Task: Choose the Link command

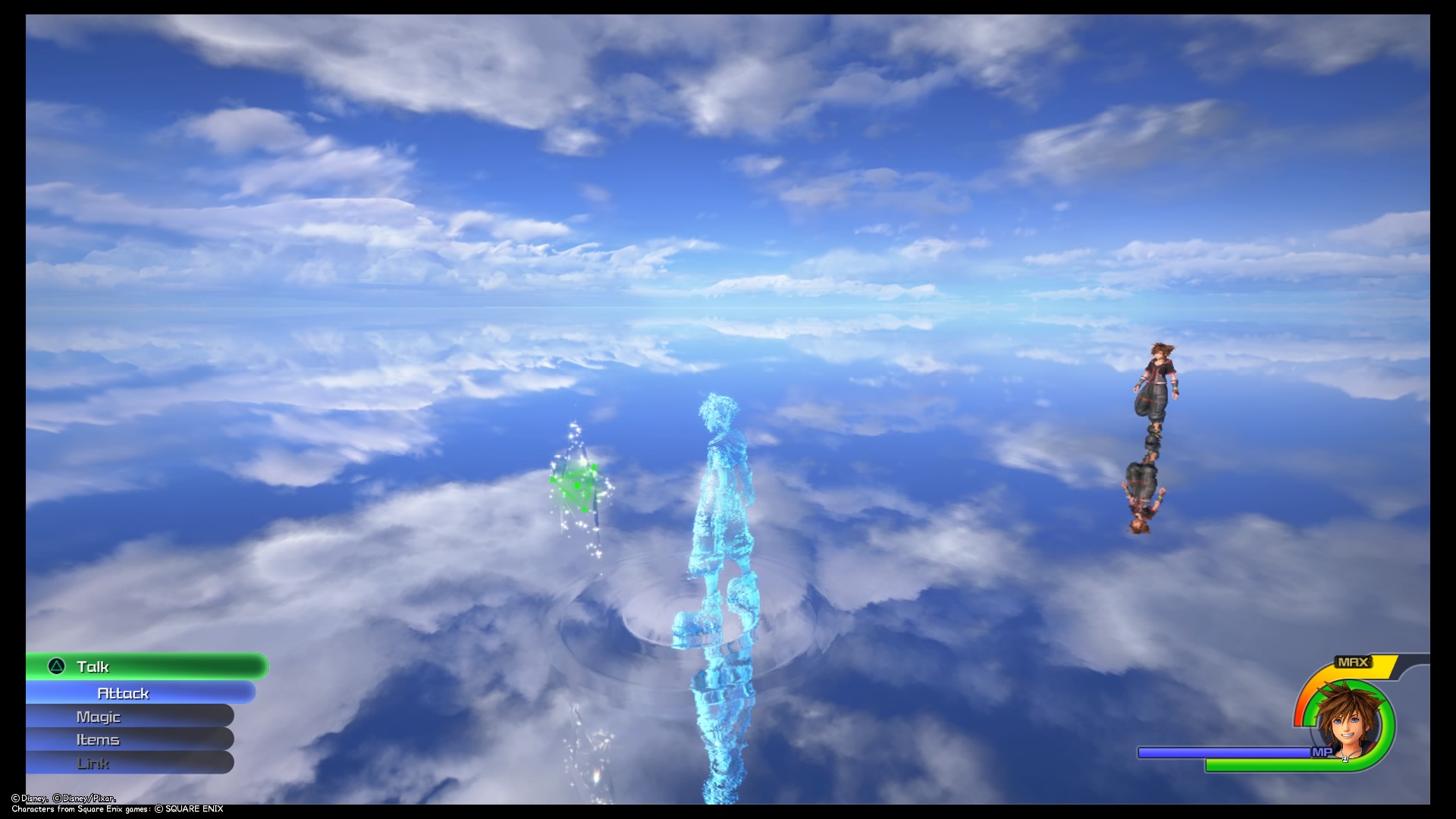Action: point(93,763)
